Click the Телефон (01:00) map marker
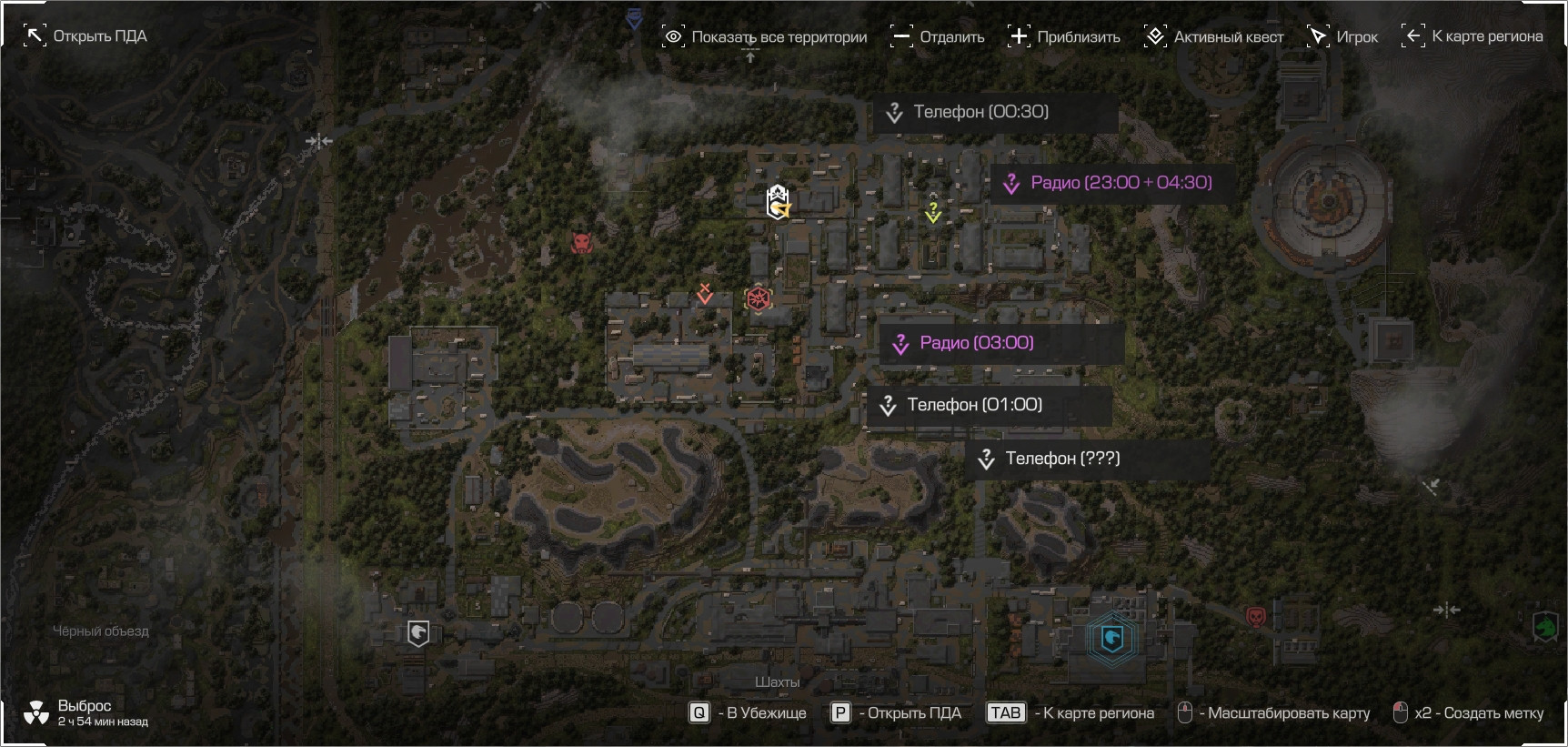 pyautogui.click(x=974, y=405)
